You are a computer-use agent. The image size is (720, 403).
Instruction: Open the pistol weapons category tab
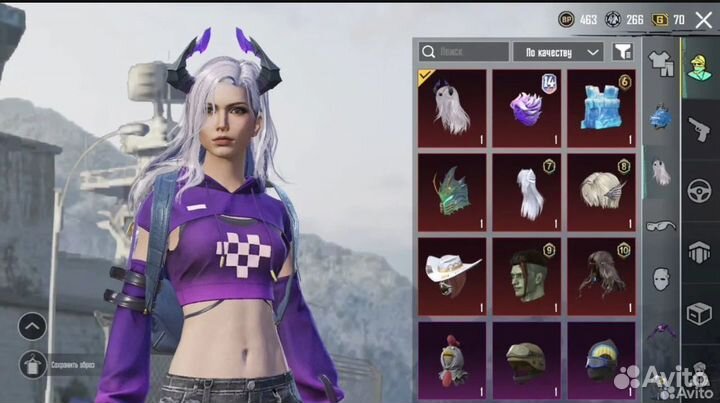(x=698, y=128)
